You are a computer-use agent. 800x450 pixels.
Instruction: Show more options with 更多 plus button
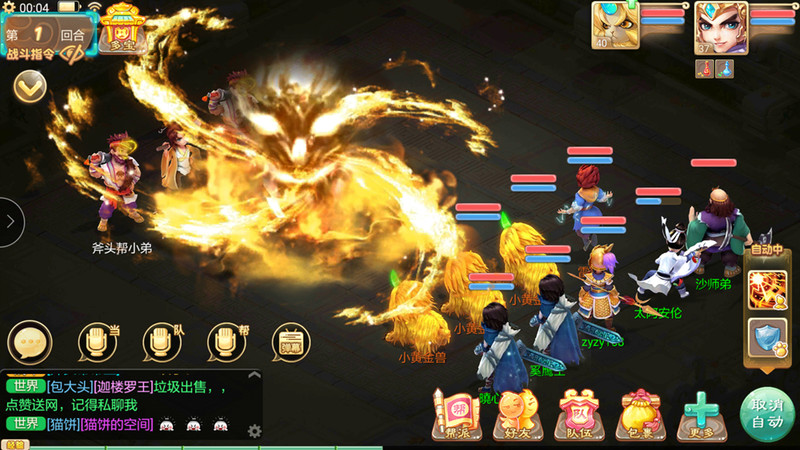point(701,414)
